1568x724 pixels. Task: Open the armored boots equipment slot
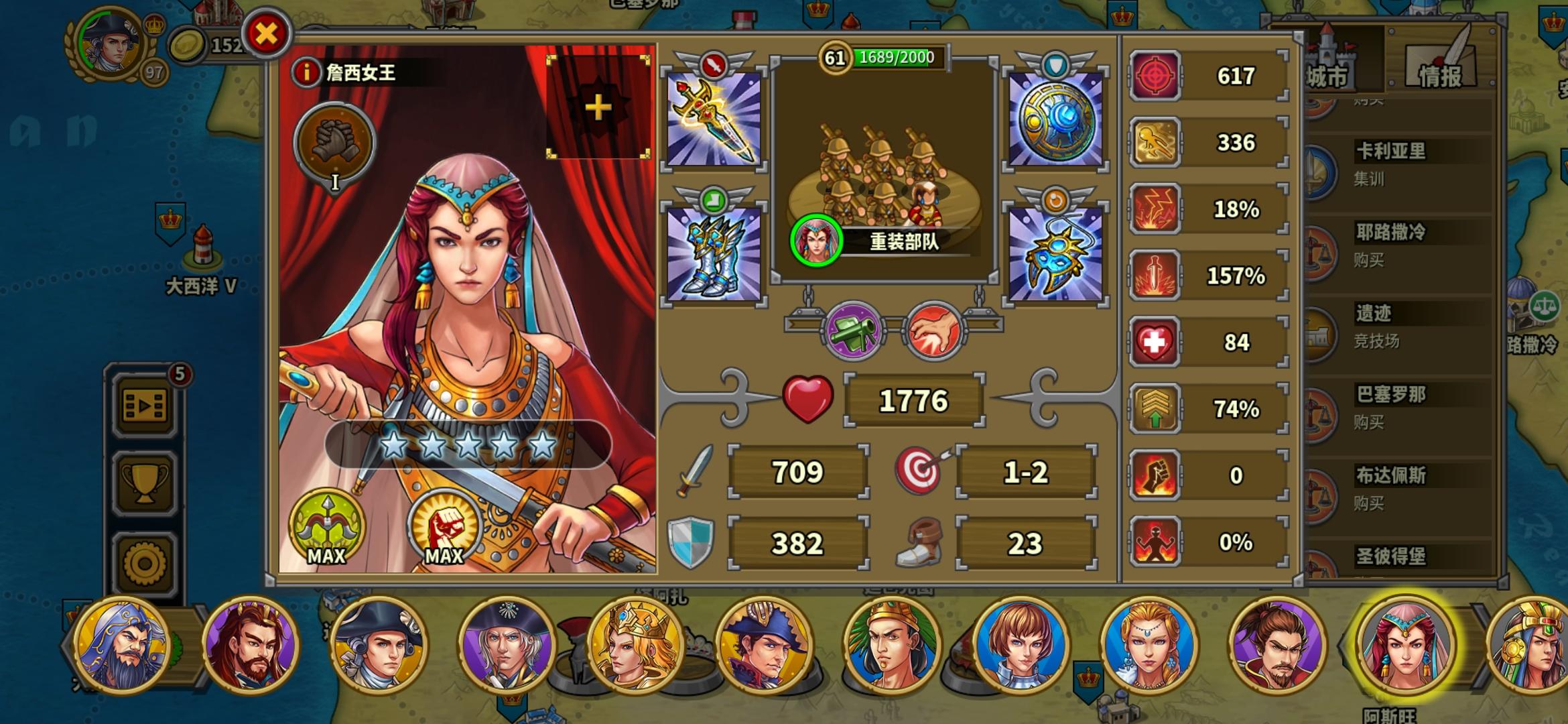714,255
